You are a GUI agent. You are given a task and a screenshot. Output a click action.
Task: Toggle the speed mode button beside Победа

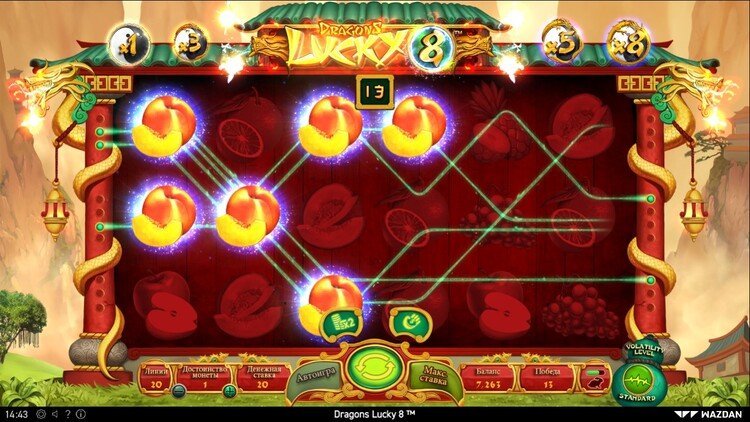click(594, 378)
